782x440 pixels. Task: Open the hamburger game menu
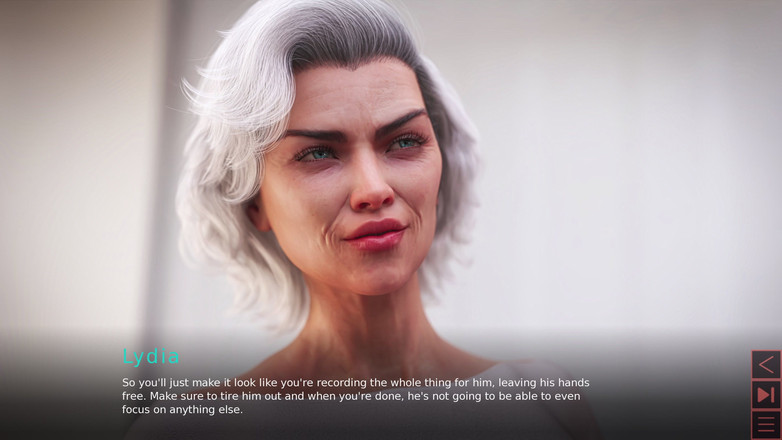click(x=766, y=425)
